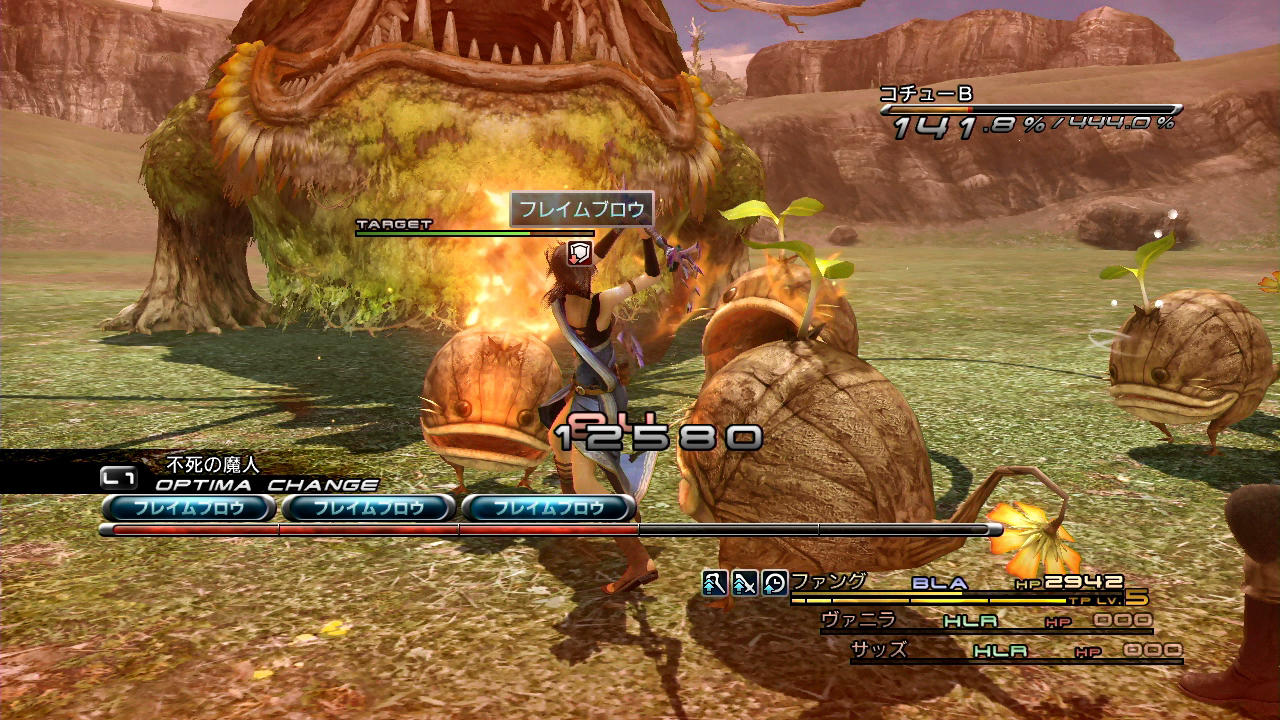The width and height of the screenshot is (1280, 720).
Task: Select party member サッズ
Action: click(878, 650)
